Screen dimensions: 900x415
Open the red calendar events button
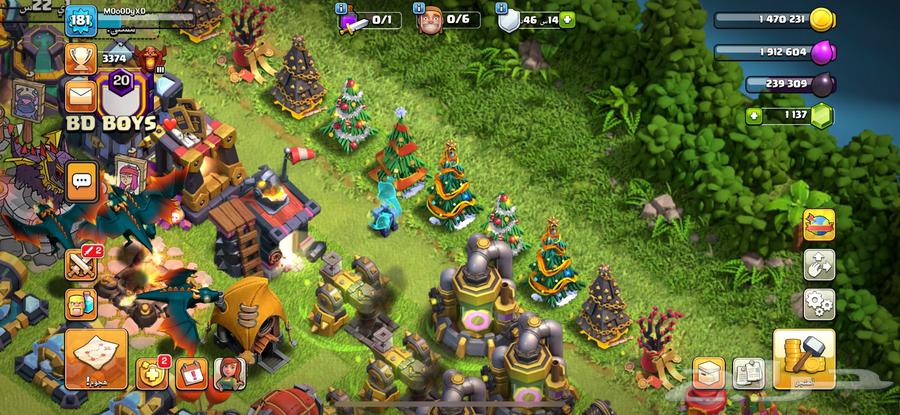[x=191, y=373]
